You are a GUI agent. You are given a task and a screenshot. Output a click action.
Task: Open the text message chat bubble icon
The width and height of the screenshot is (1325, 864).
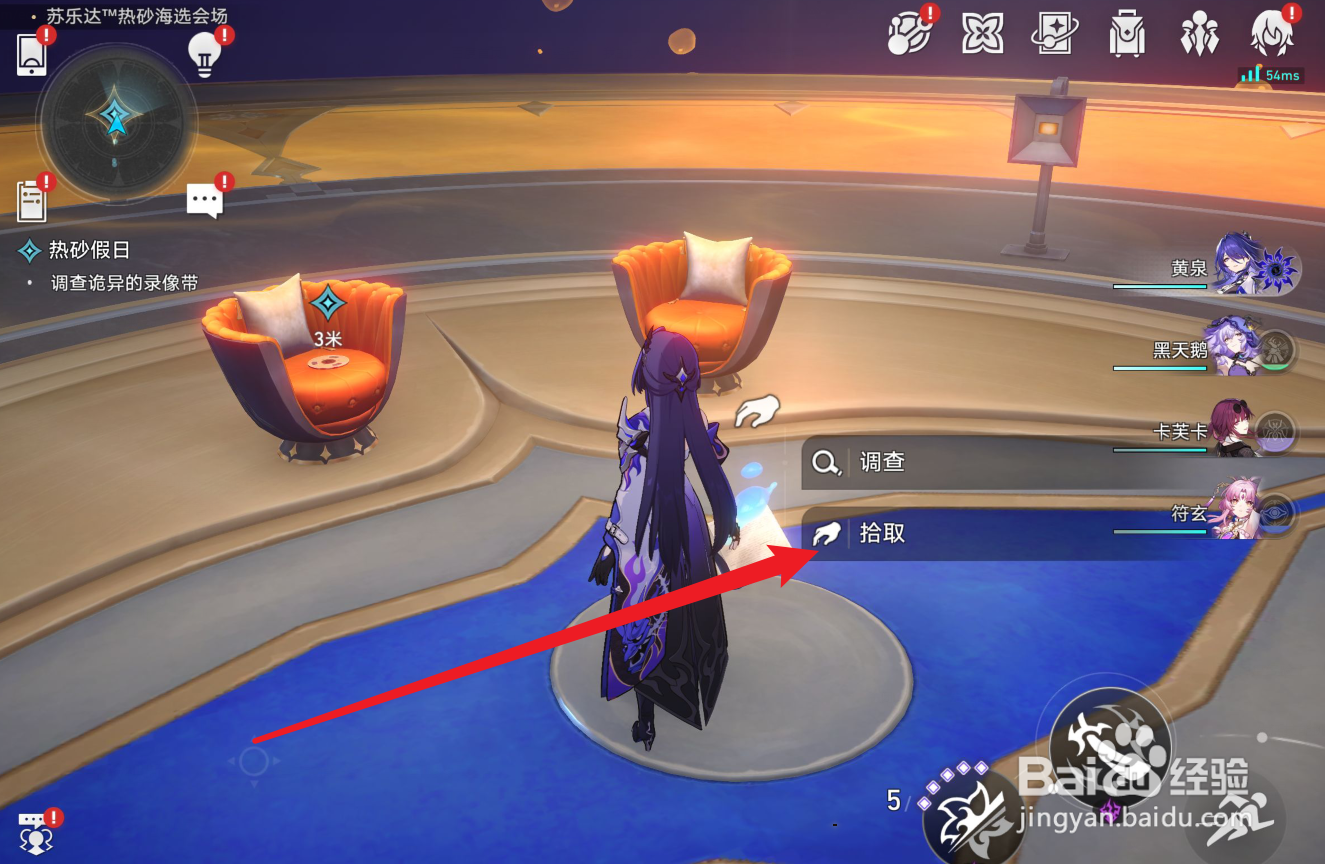(206, 199)
